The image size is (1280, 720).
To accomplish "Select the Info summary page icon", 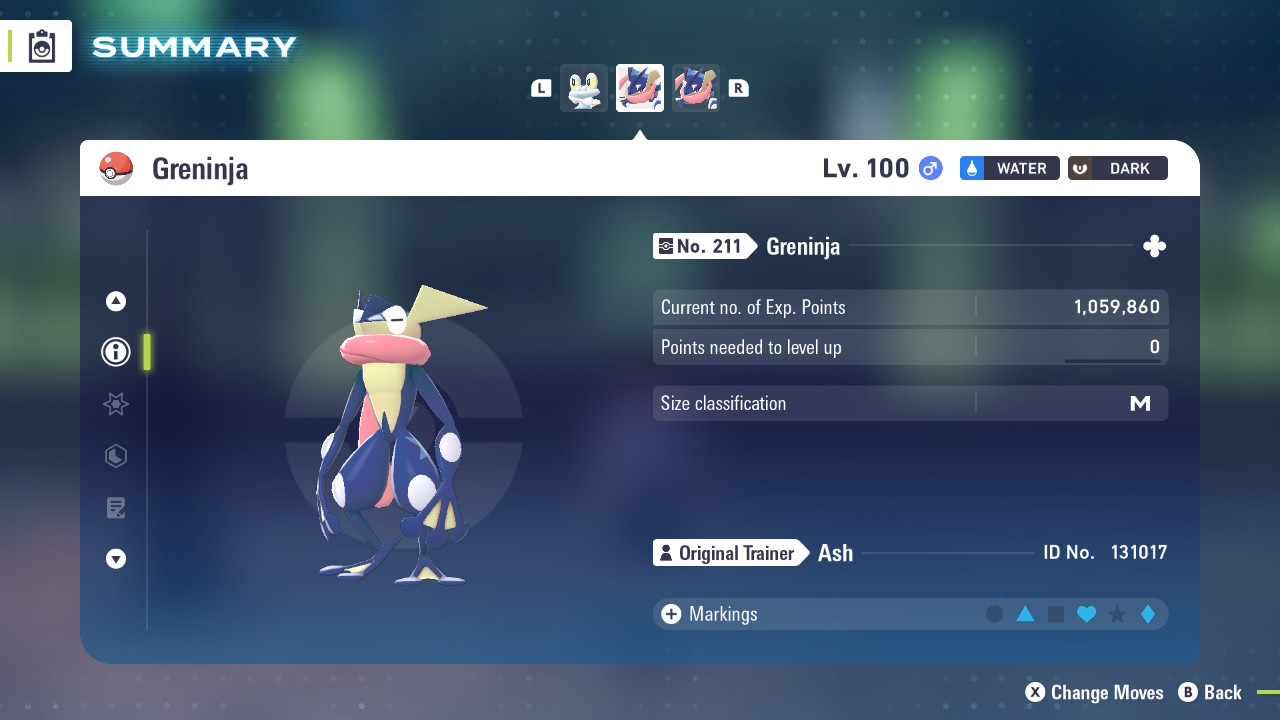I will [x=115, y=352].
